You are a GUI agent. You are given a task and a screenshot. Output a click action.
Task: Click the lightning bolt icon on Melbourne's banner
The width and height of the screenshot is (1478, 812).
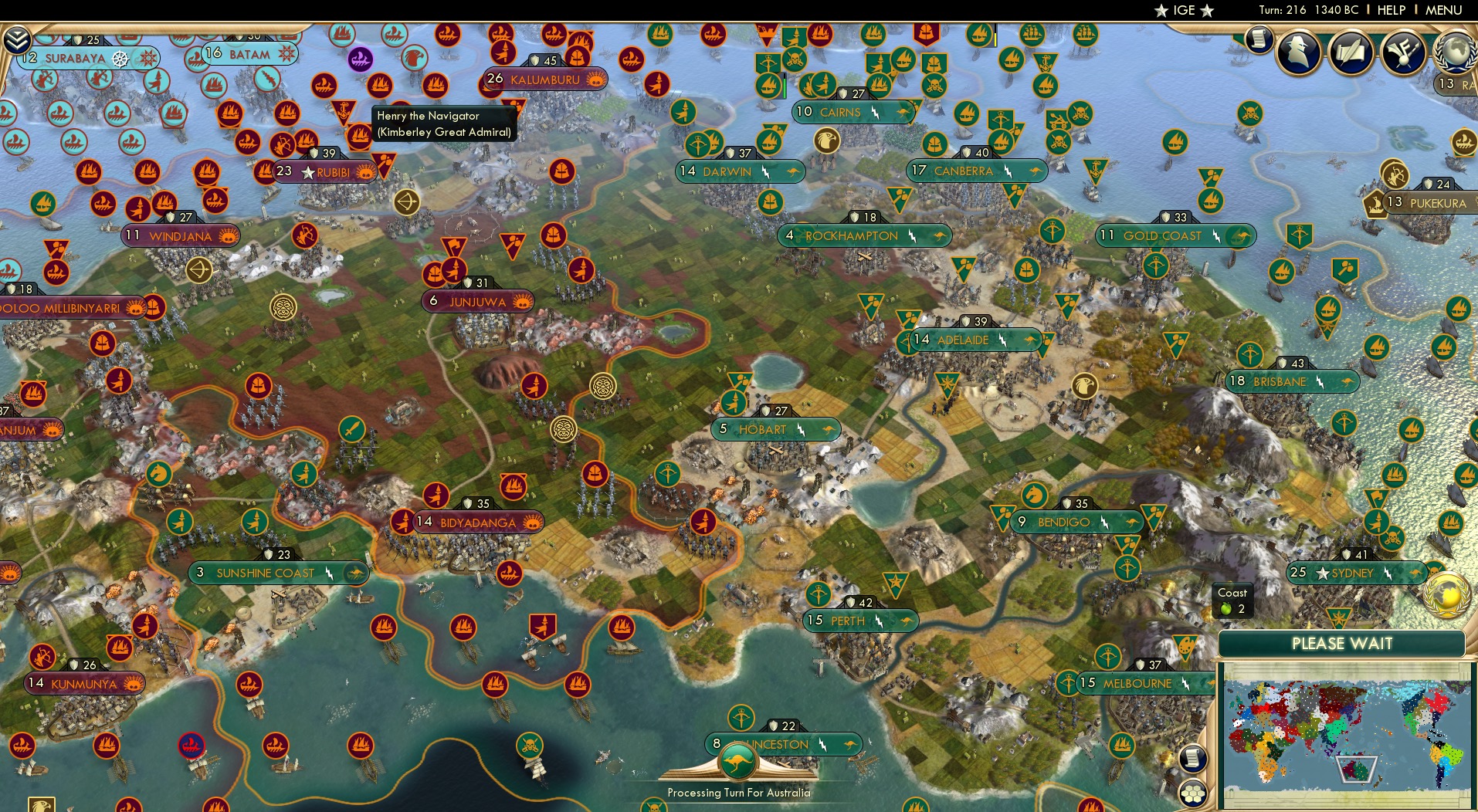tap(1186, 684)
